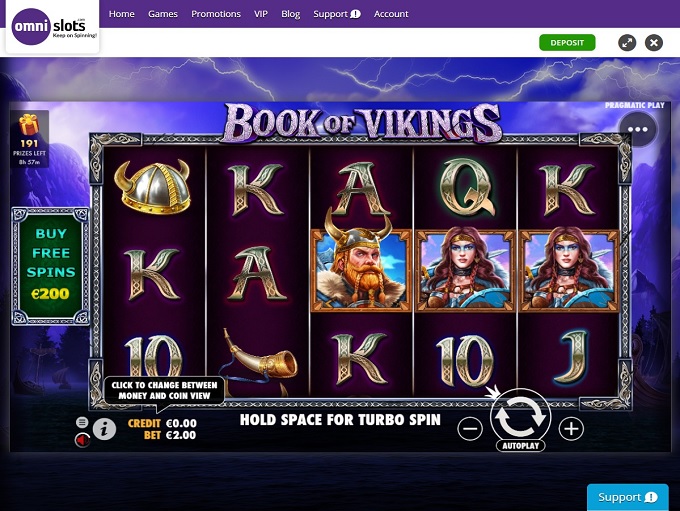Decrease the bet with the minus button
Viewport: 680px width, 511px height.
(470, 429)
